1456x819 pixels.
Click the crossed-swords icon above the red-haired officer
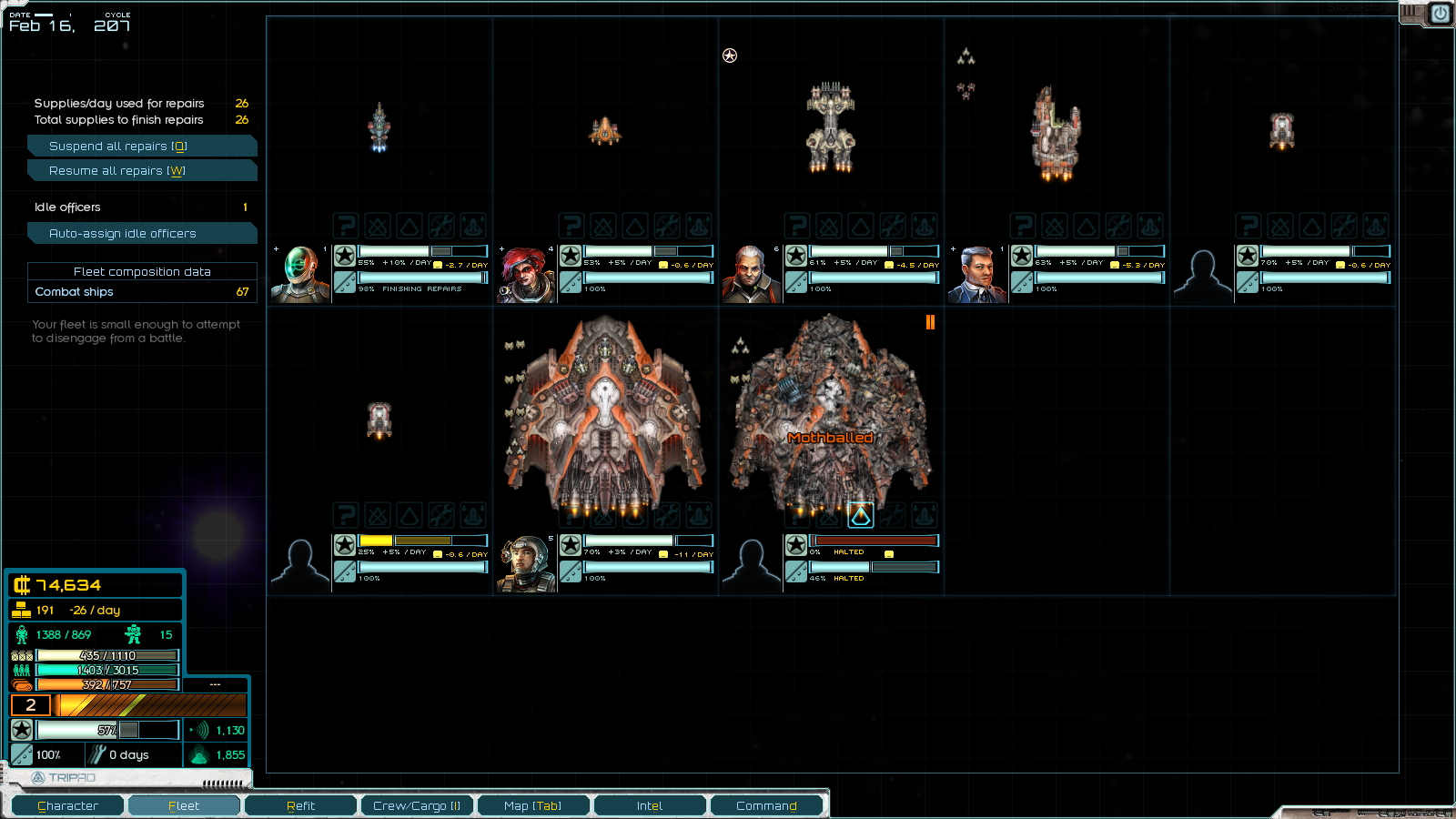(603, 226)
